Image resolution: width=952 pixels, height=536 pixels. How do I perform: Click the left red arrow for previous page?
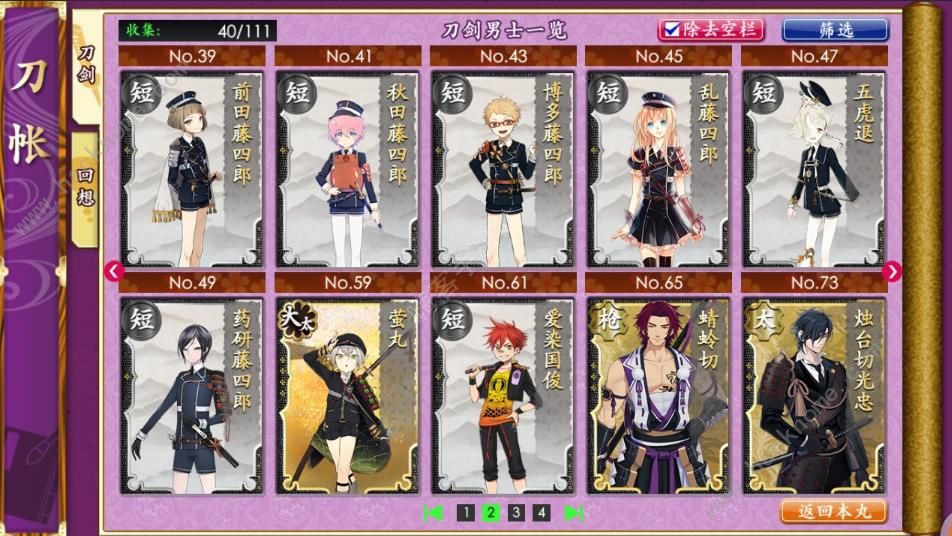(x=113, y=271)
